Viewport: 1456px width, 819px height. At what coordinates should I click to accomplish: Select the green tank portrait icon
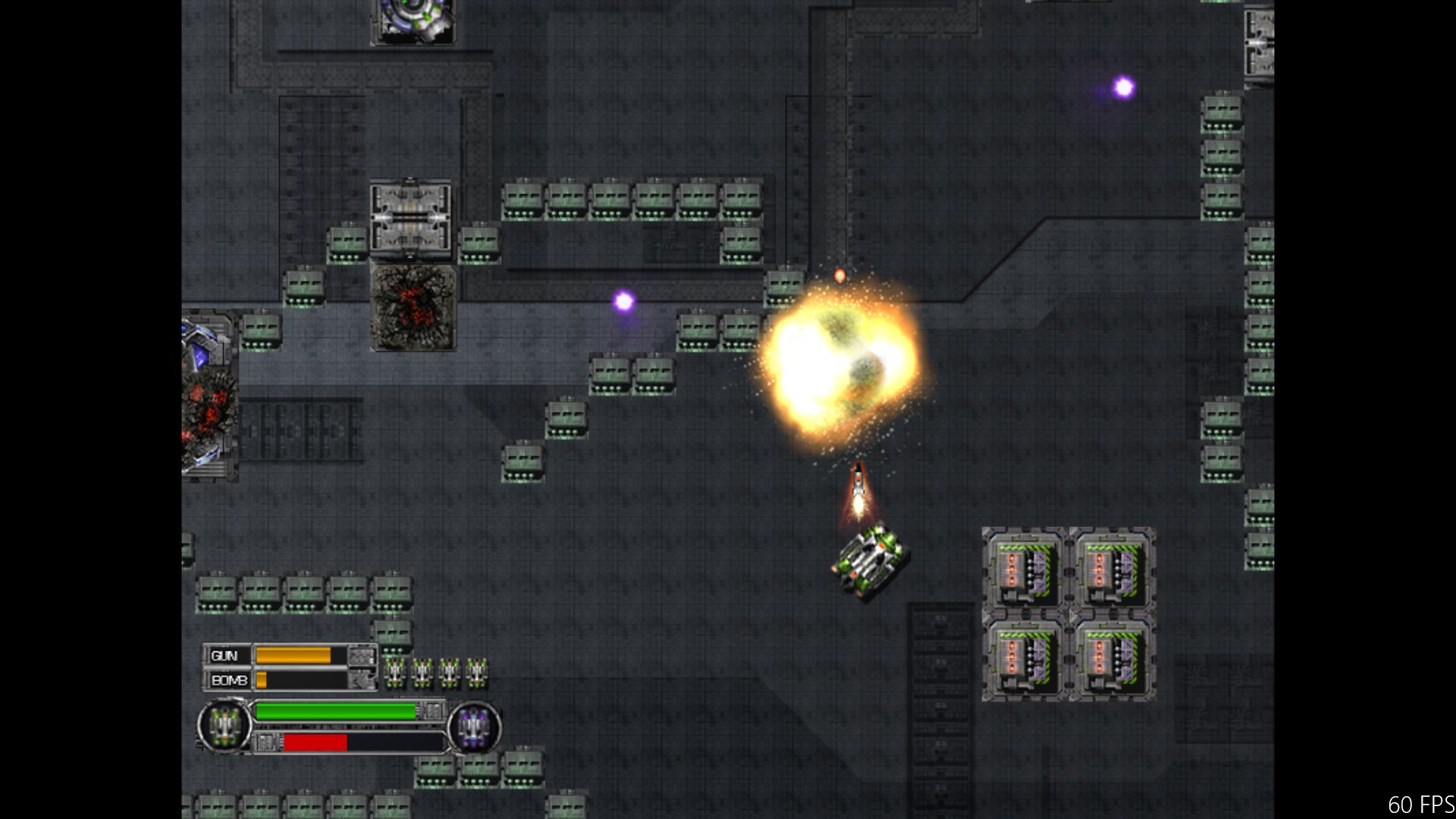(224, 726)
